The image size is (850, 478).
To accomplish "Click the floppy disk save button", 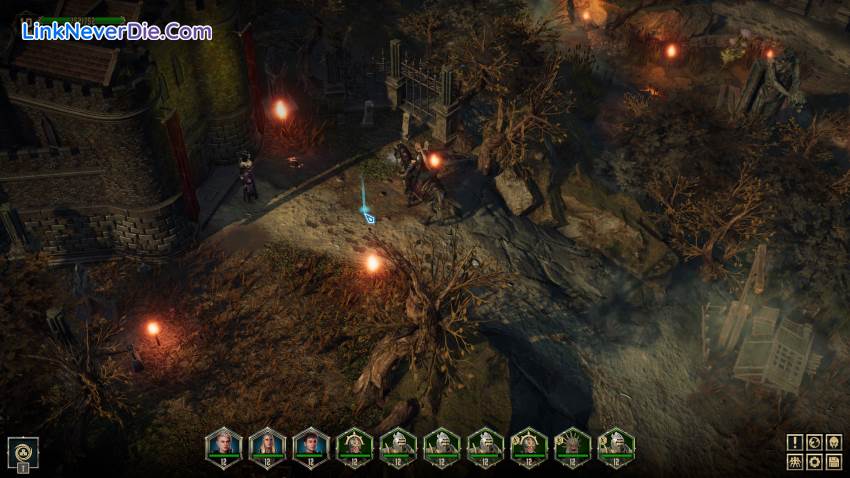I will [834, 461].
